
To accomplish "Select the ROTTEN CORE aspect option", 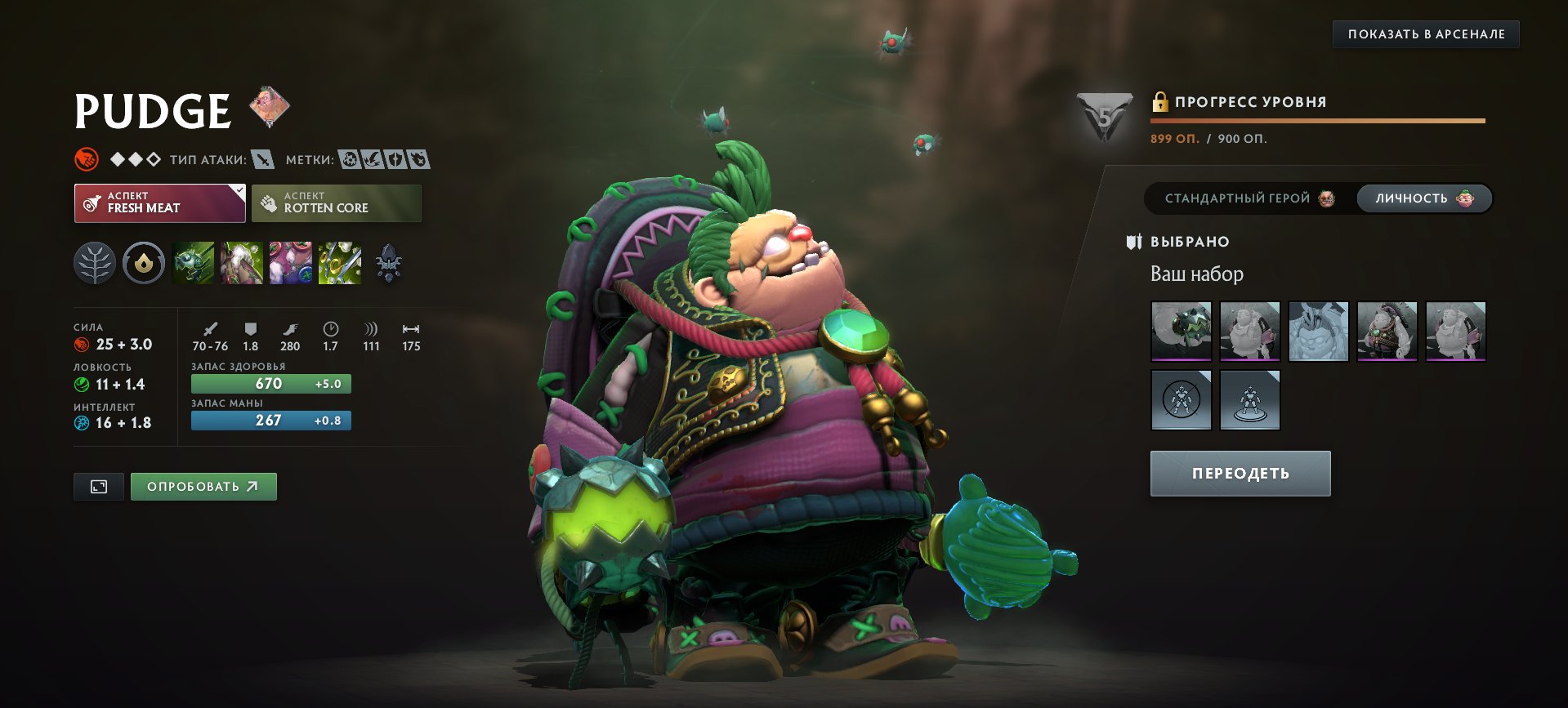I will (336, 202).
